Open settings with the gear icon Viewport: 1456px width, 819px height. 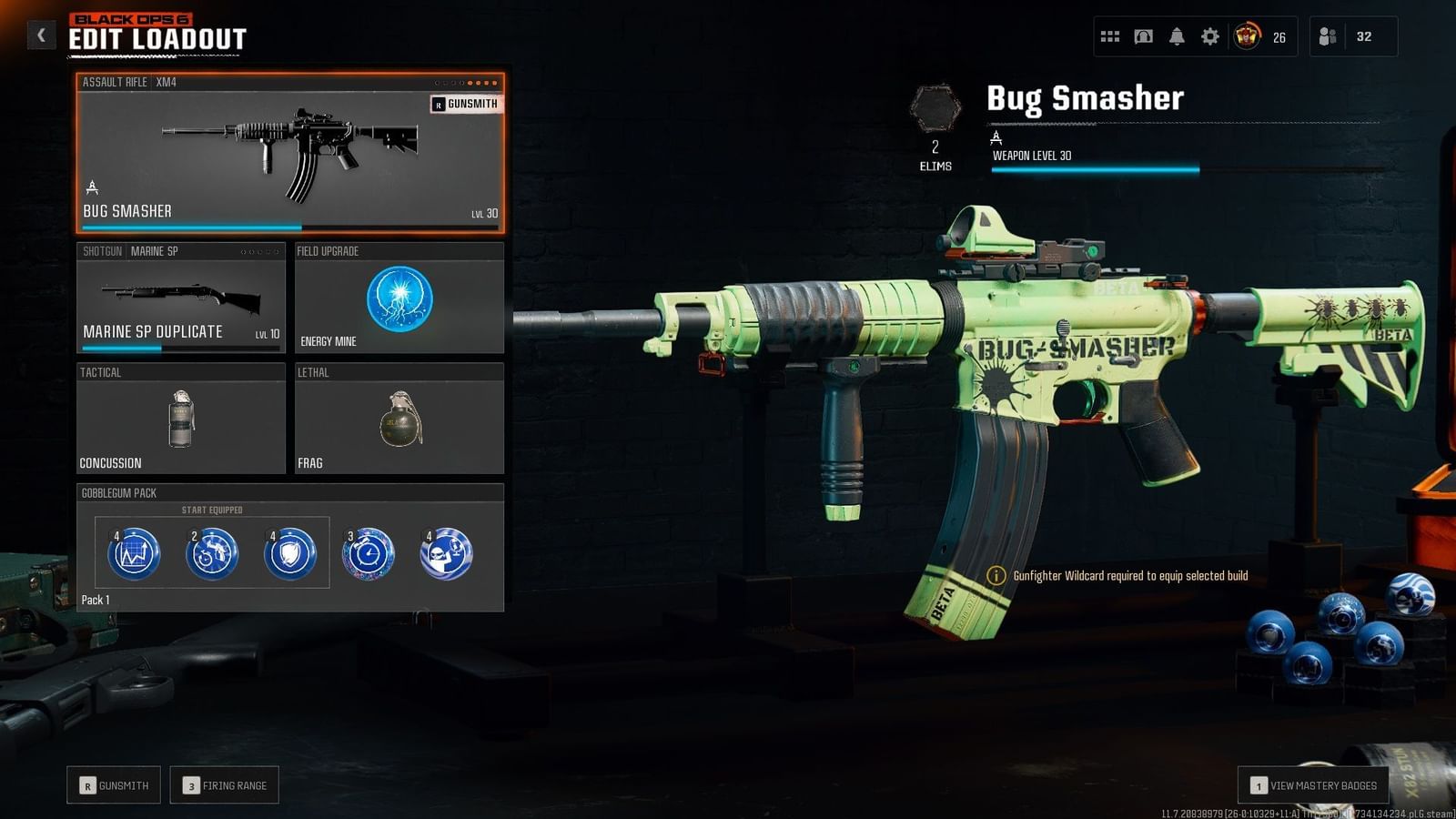point(1210,36)
